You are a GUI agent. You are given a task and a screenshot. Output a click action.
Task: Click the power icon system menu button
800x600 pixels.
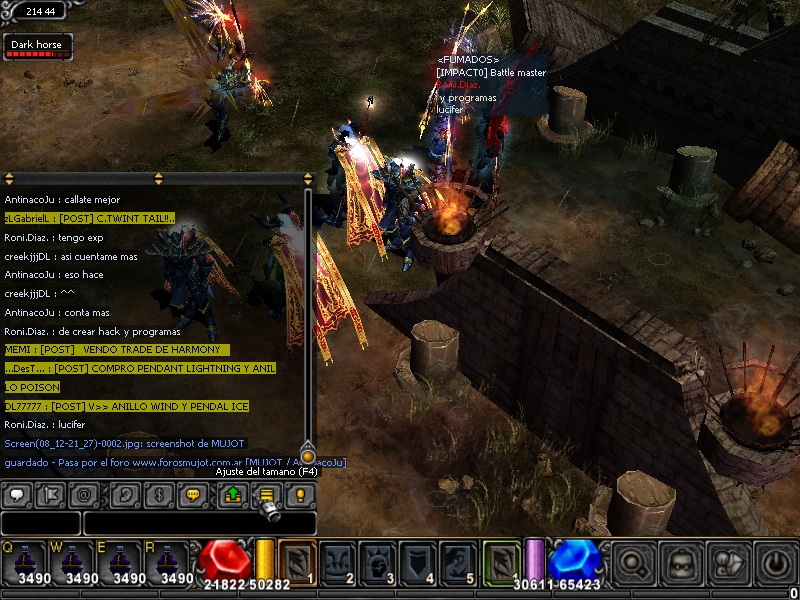point(778,564)
